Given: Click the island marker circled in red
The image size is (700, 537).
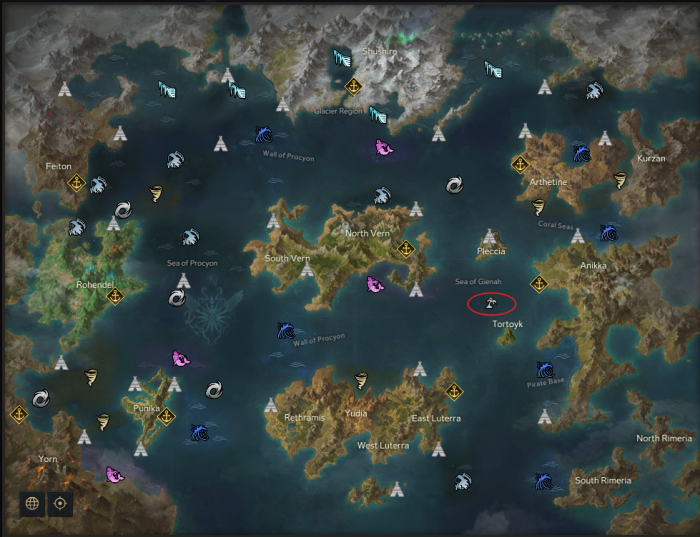Looking at the screenshot, I should [x=491, y=302].
